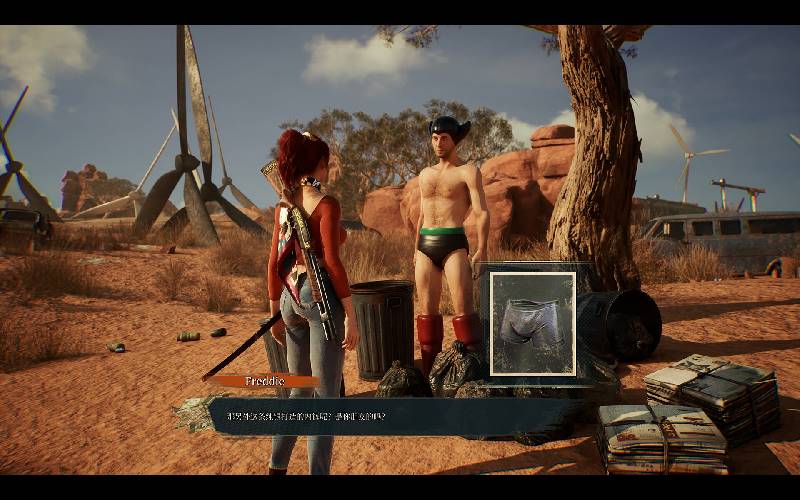Click the dialogue box to continue conversation
This screenshot has width=800, height=500.
(x=400, y=416)
